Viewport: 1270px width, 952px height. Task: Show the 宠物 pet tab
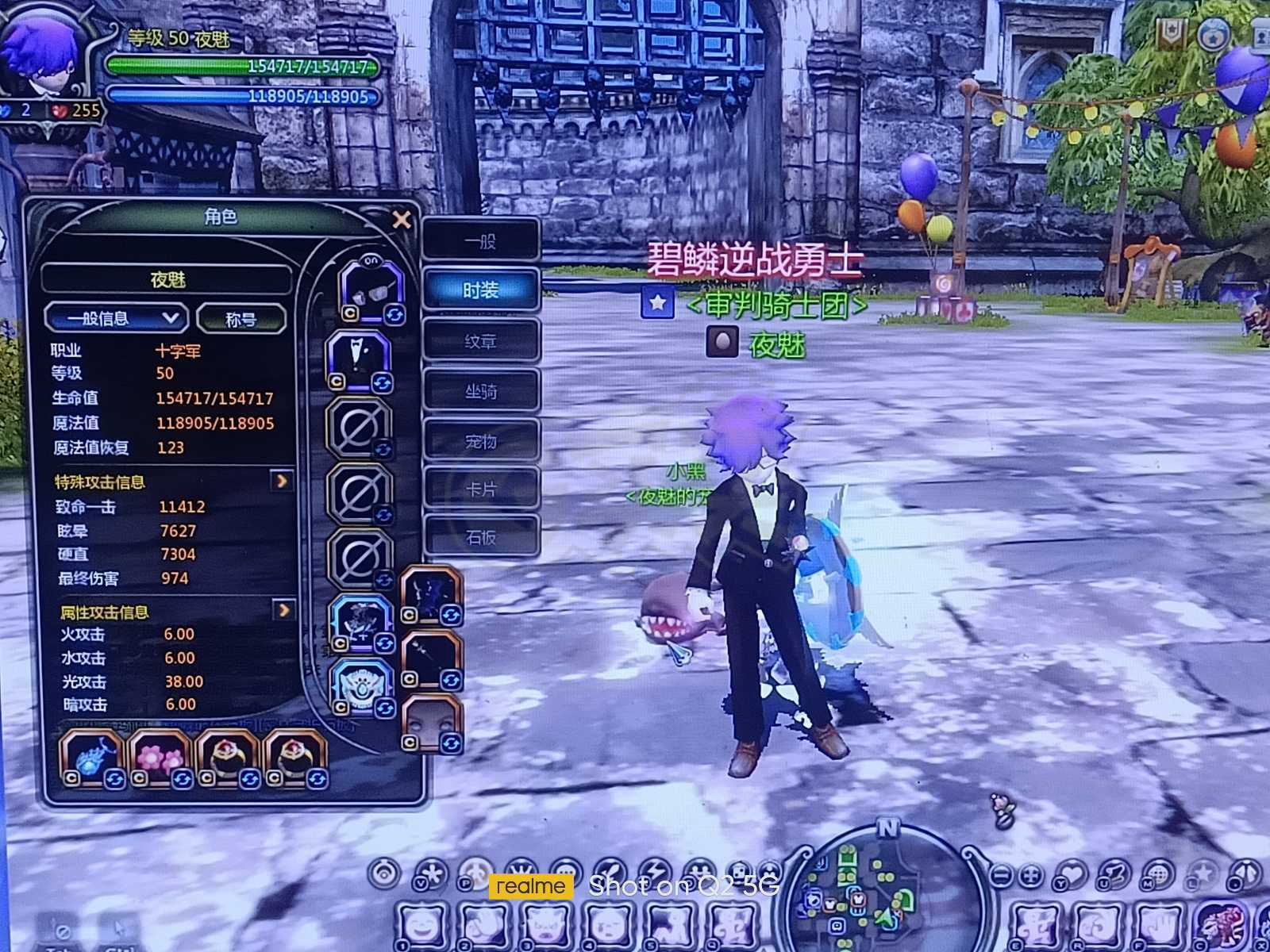coord(481,441)
